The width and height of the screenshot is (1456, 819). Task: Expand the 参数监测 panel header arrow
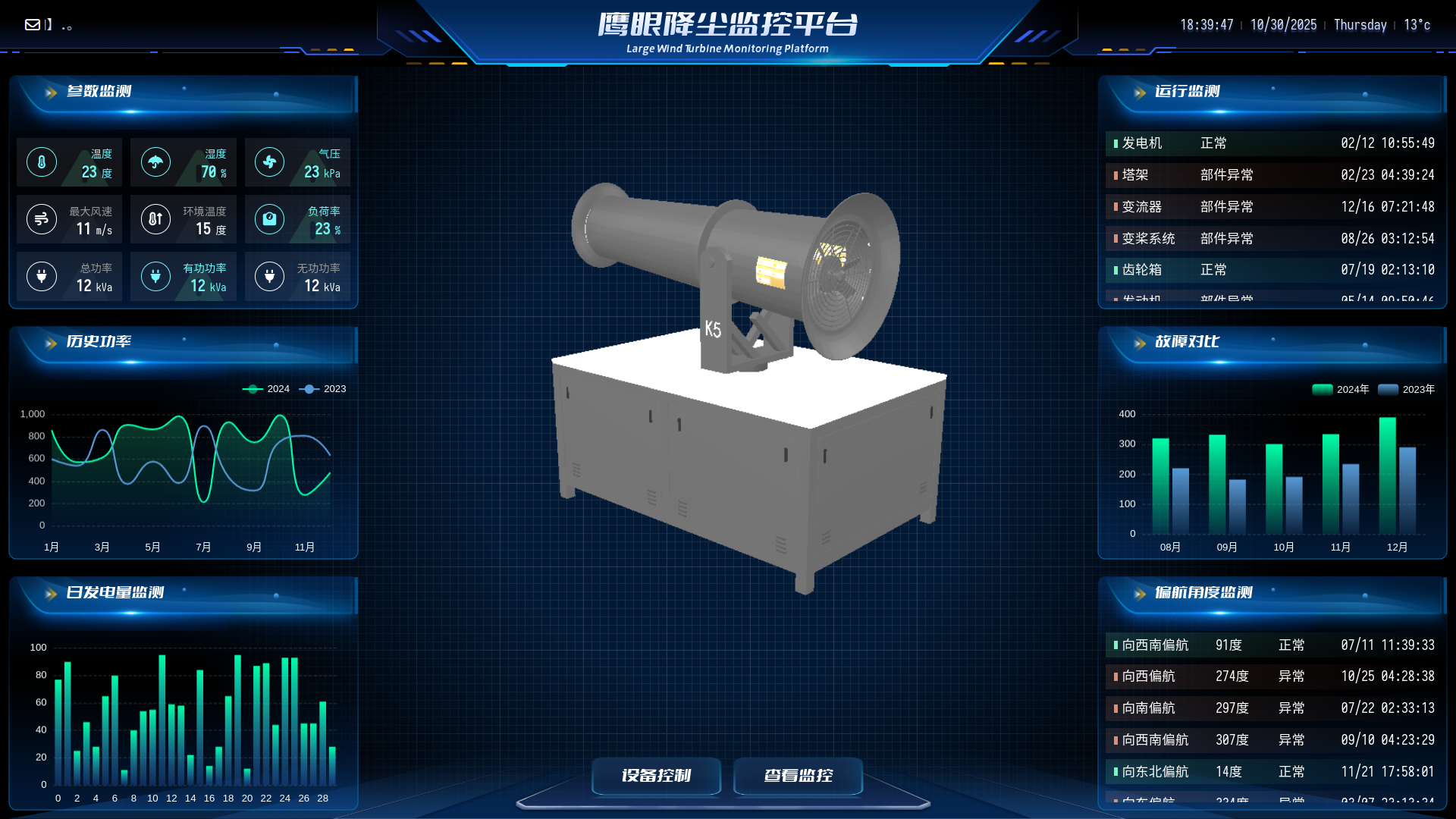coord(50,92)
